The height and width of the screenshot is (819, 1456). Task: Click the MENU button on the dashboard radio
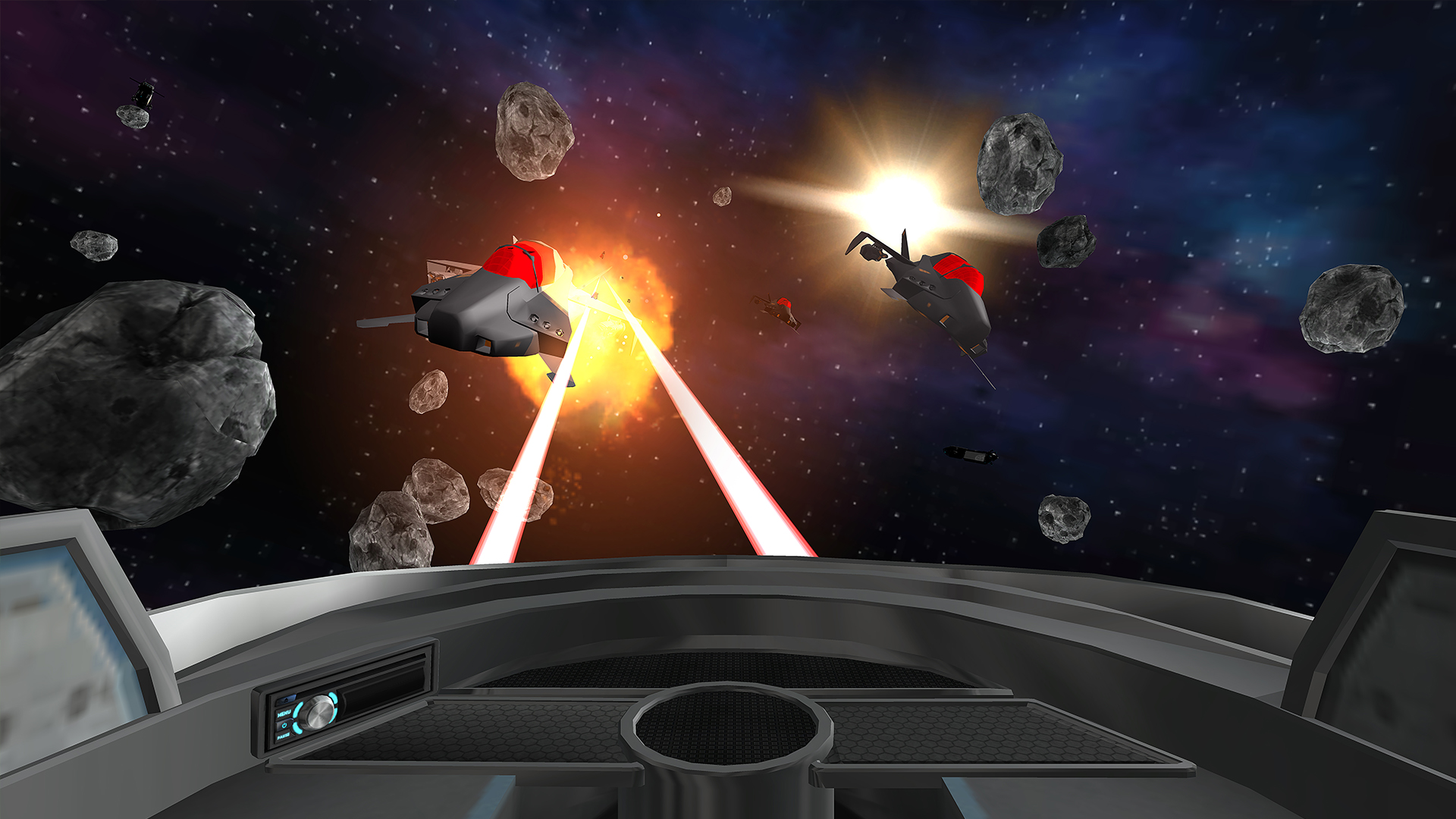point(284,714)
